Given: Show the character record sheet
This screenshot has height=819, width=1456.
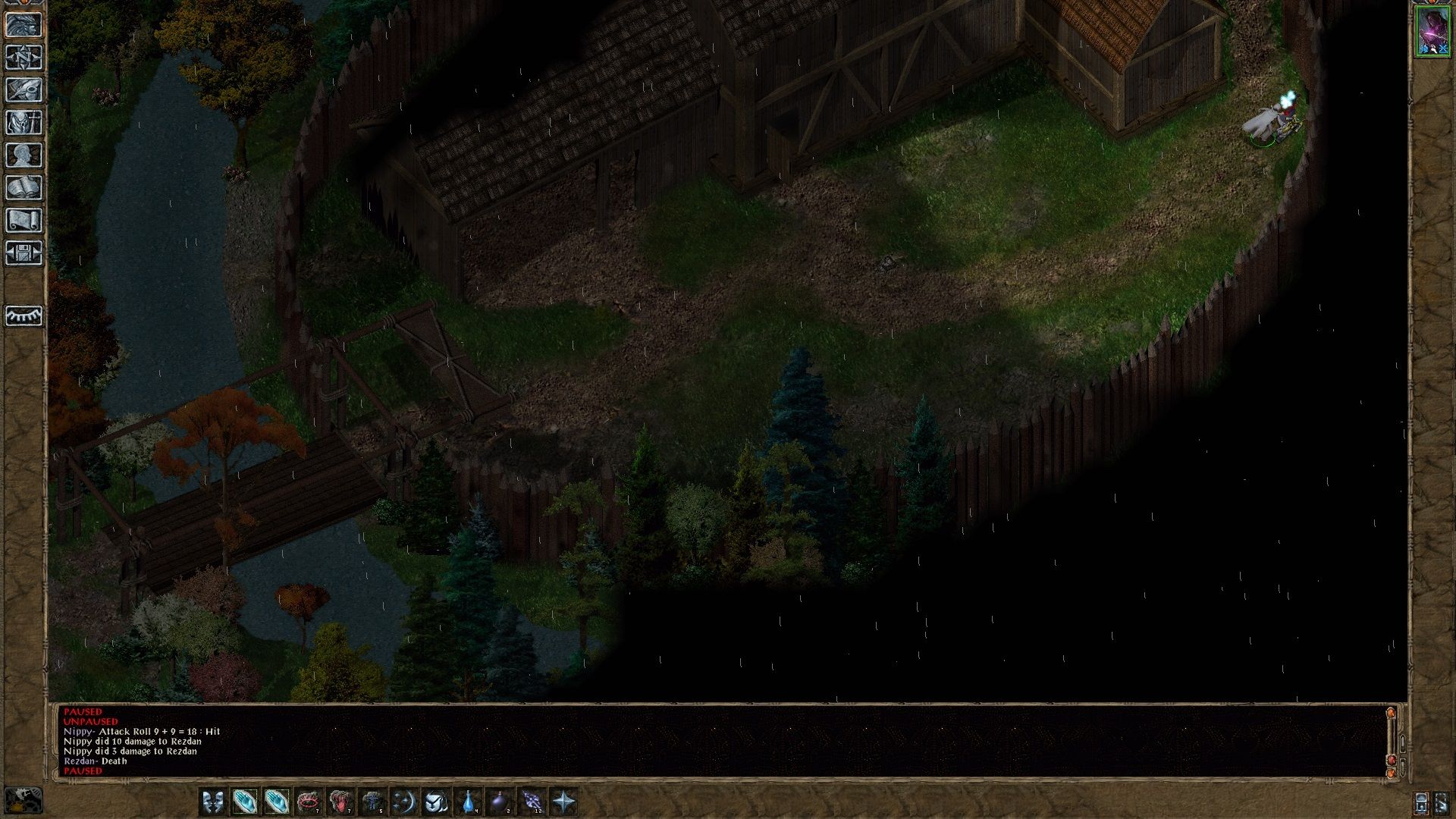Looking at the screenshot, I should [24, 155].
